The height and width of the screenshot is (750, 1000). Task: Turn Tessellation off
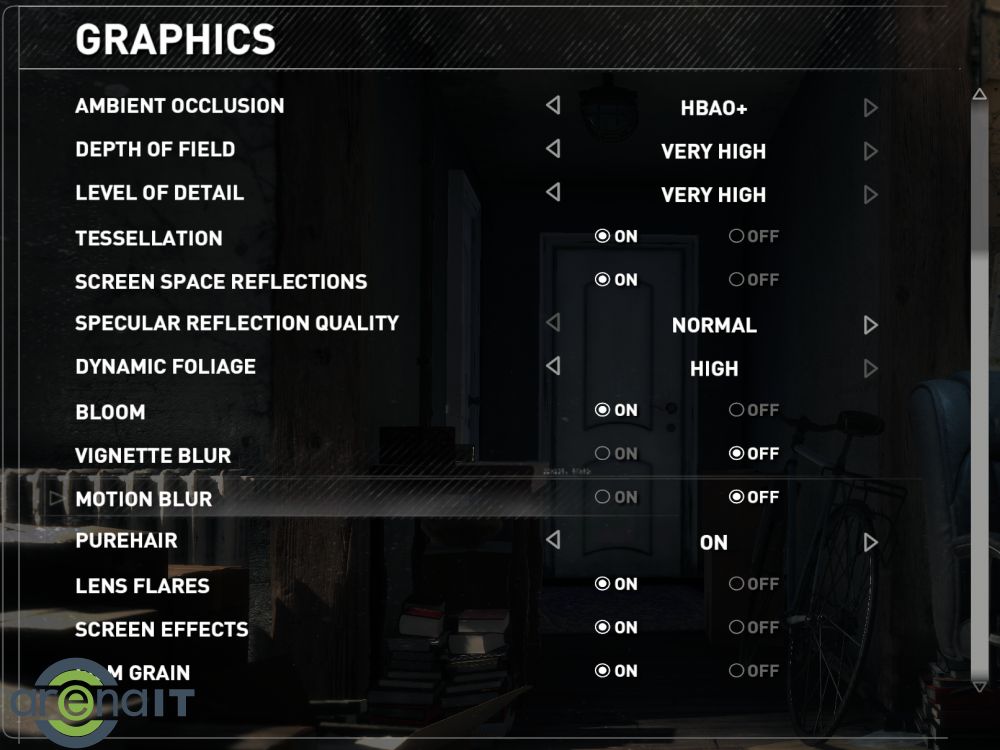coord(736,237)
